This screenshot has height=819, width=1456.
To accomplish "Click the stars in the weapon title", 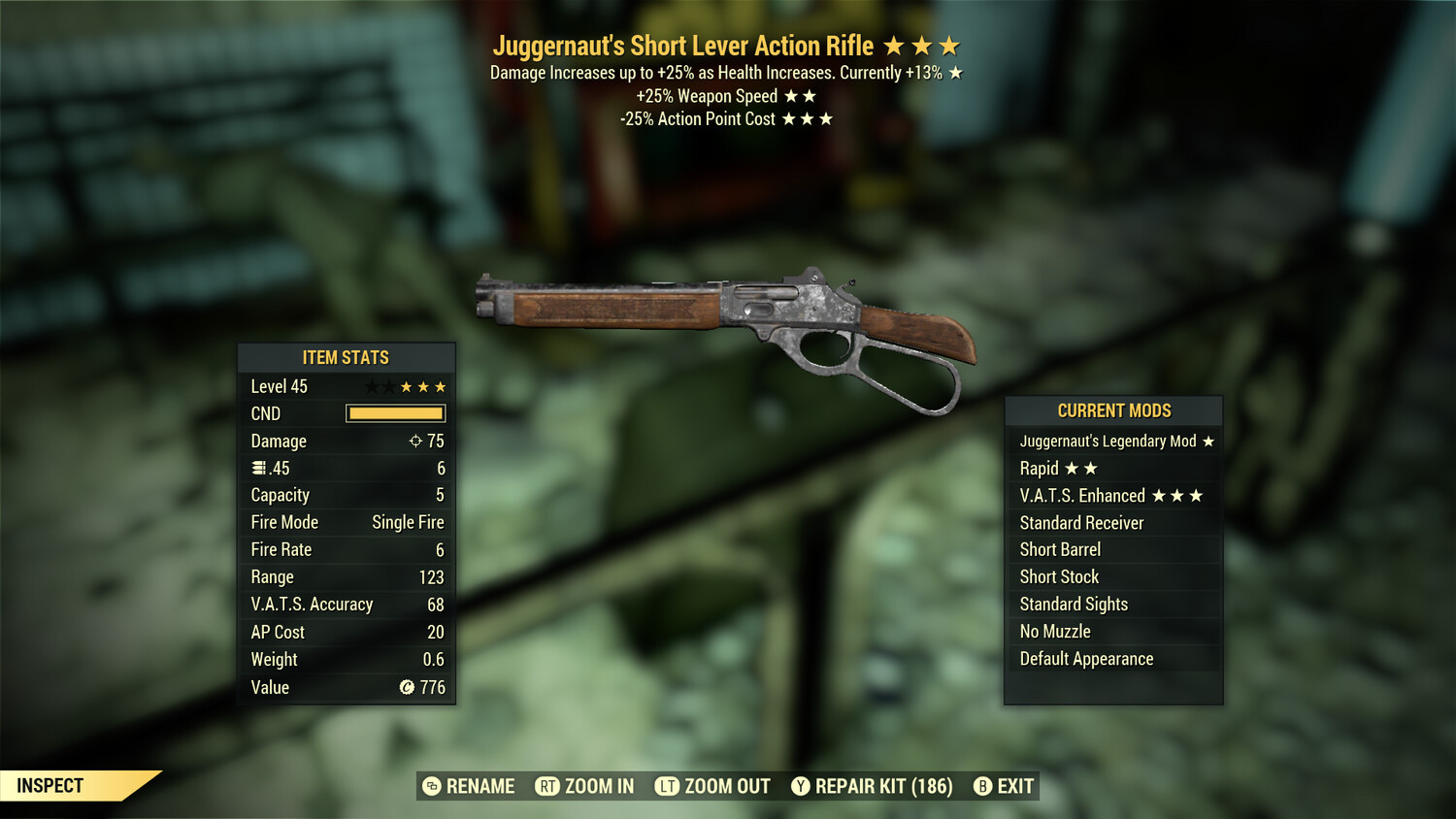I will pos(923,45).
